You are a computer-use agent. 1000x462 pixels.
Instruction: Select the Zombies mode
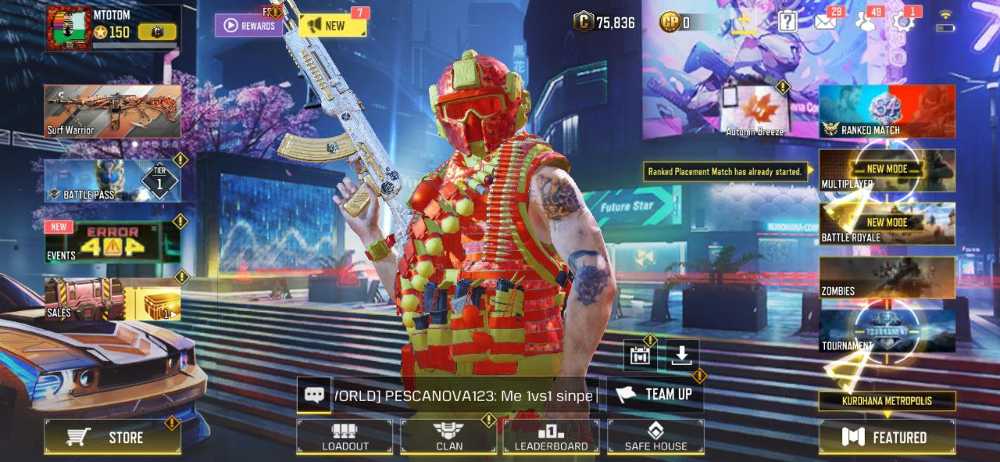click(887, 278)
